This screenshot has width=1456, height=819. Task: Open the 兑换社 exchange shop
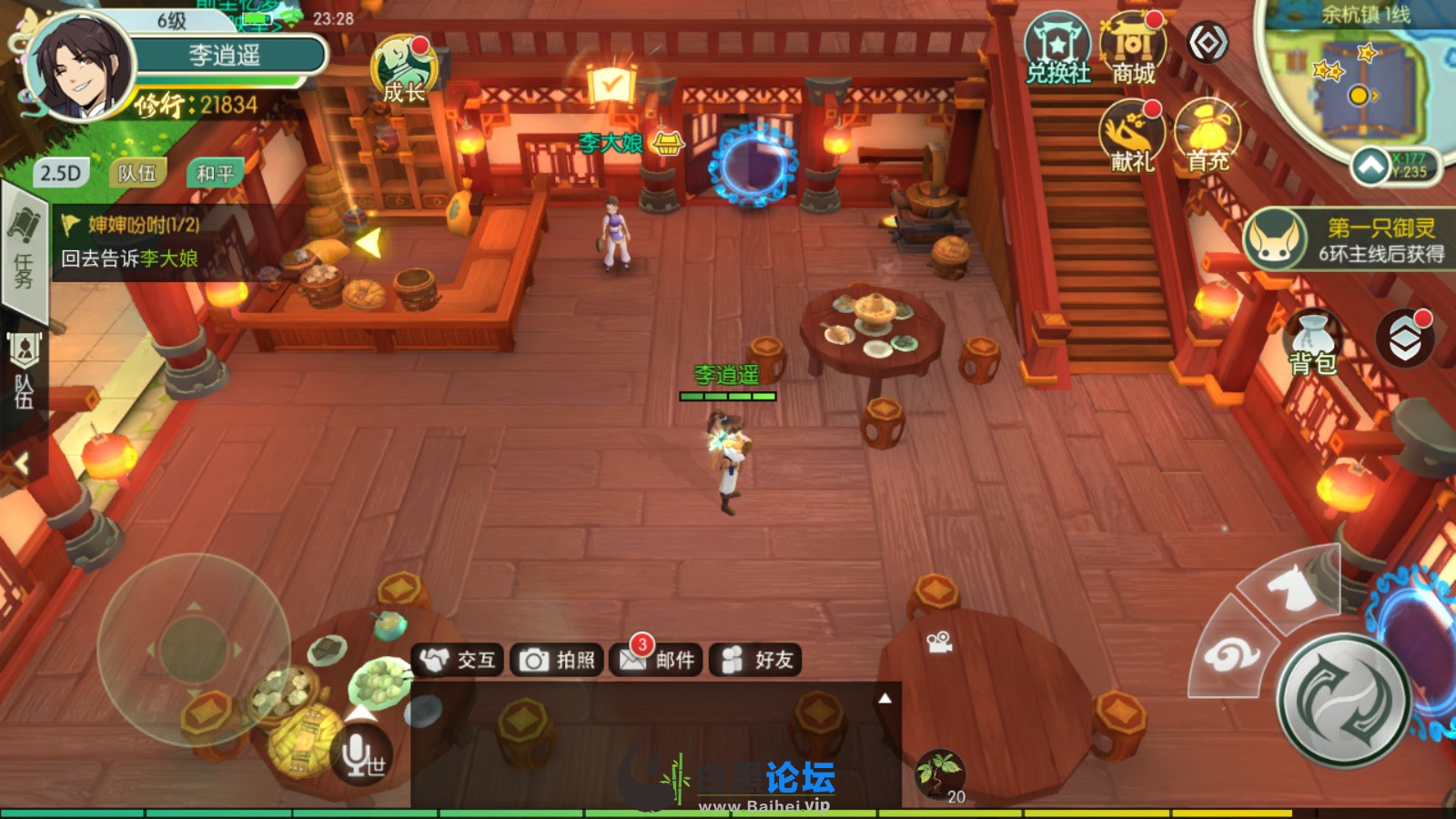point(1057,51)
